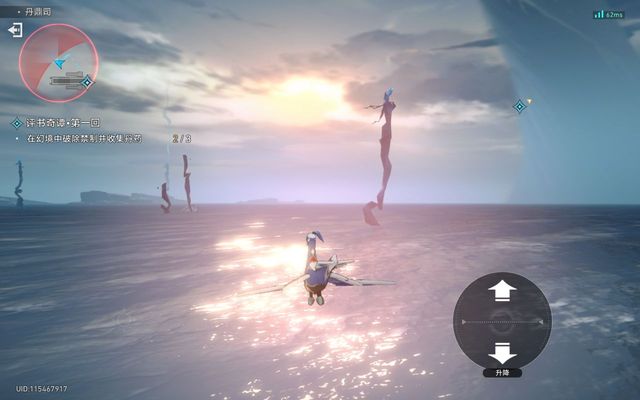Image resolution: width=640 pixels, height=400 pixels.
Task: Click the diamond quest waypoint marker
Action: [x=520, y=106]
